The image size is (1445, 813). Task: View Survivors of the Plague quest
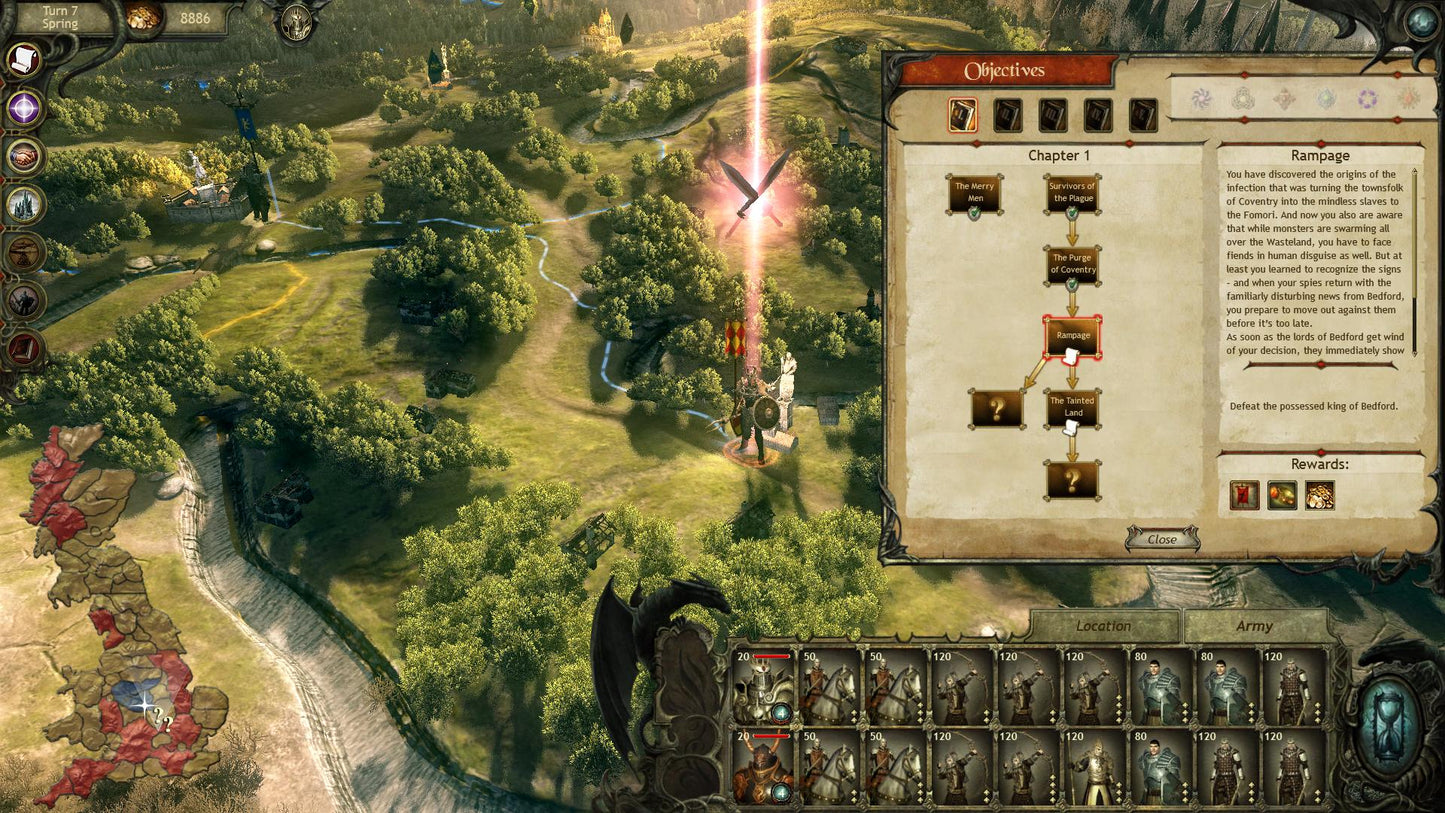click(x=1072, y=192)
